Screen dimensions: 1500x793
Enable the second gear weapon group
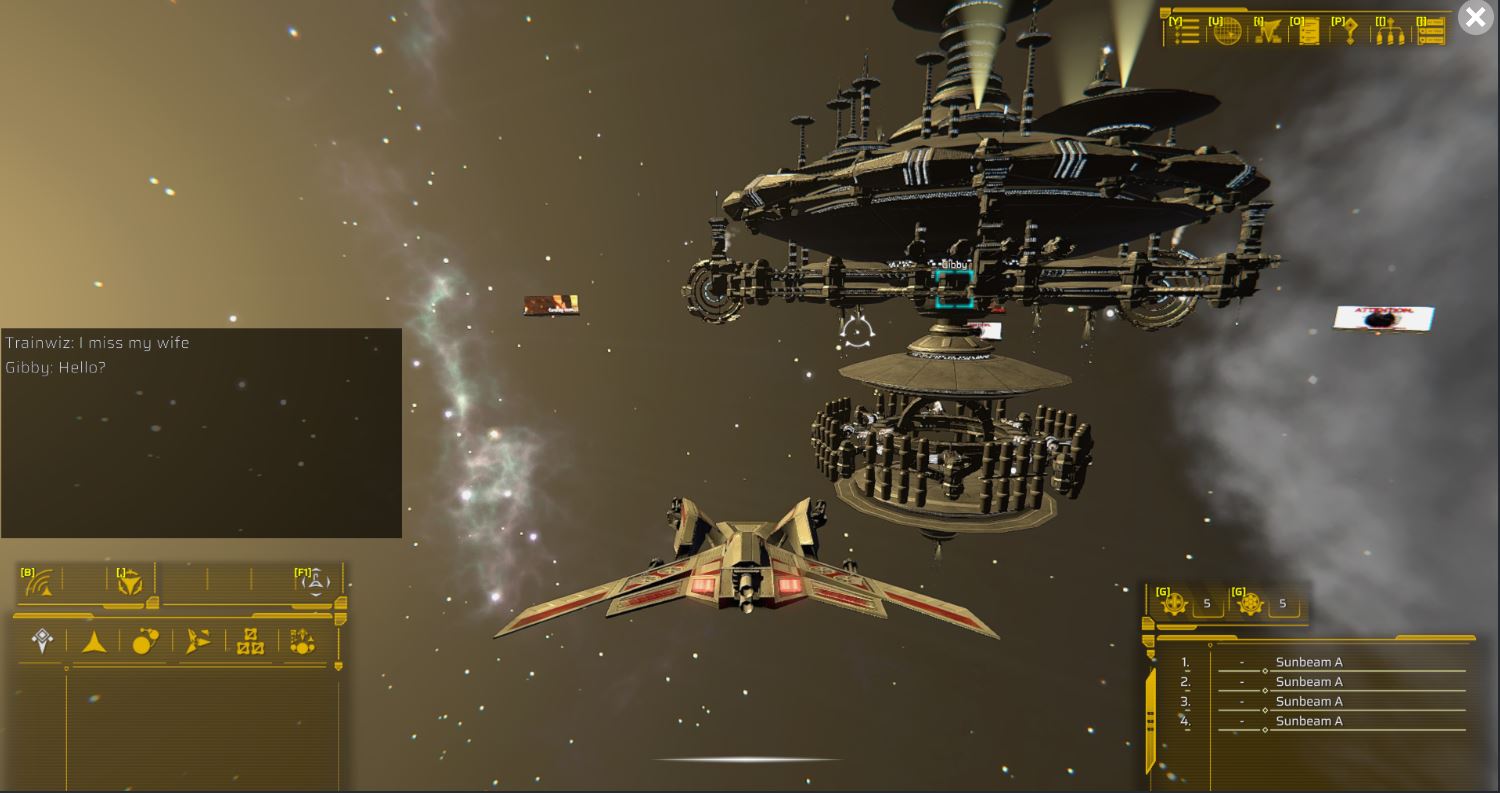(x=1251, y=604)
